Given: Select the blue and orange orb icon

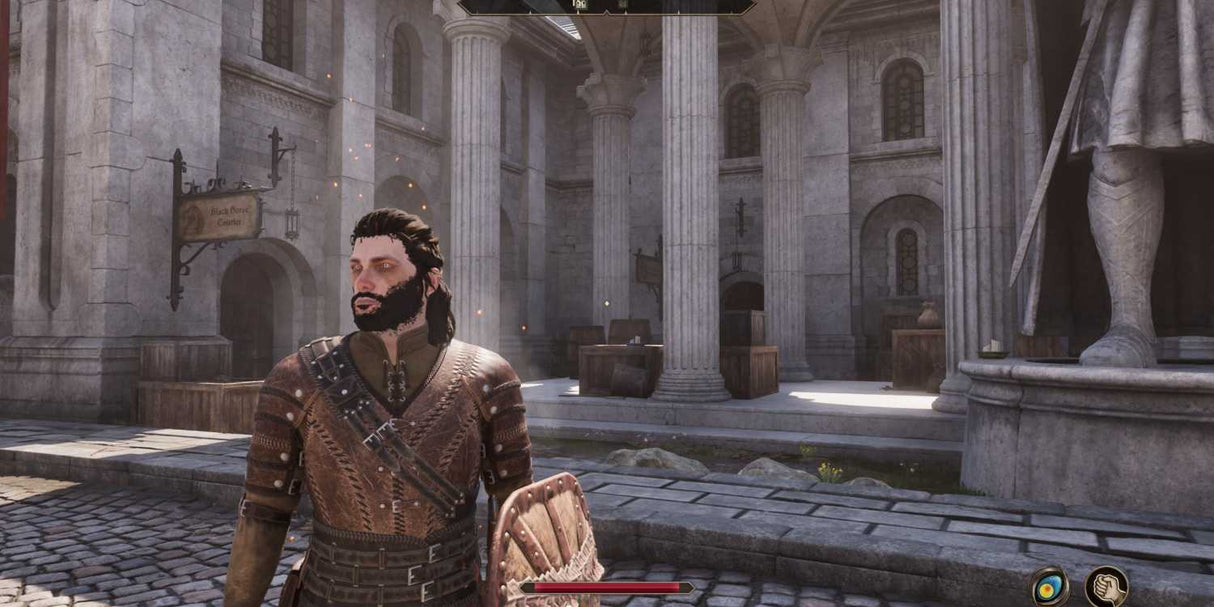Looking at the screenshot, I should (1049, 587).
